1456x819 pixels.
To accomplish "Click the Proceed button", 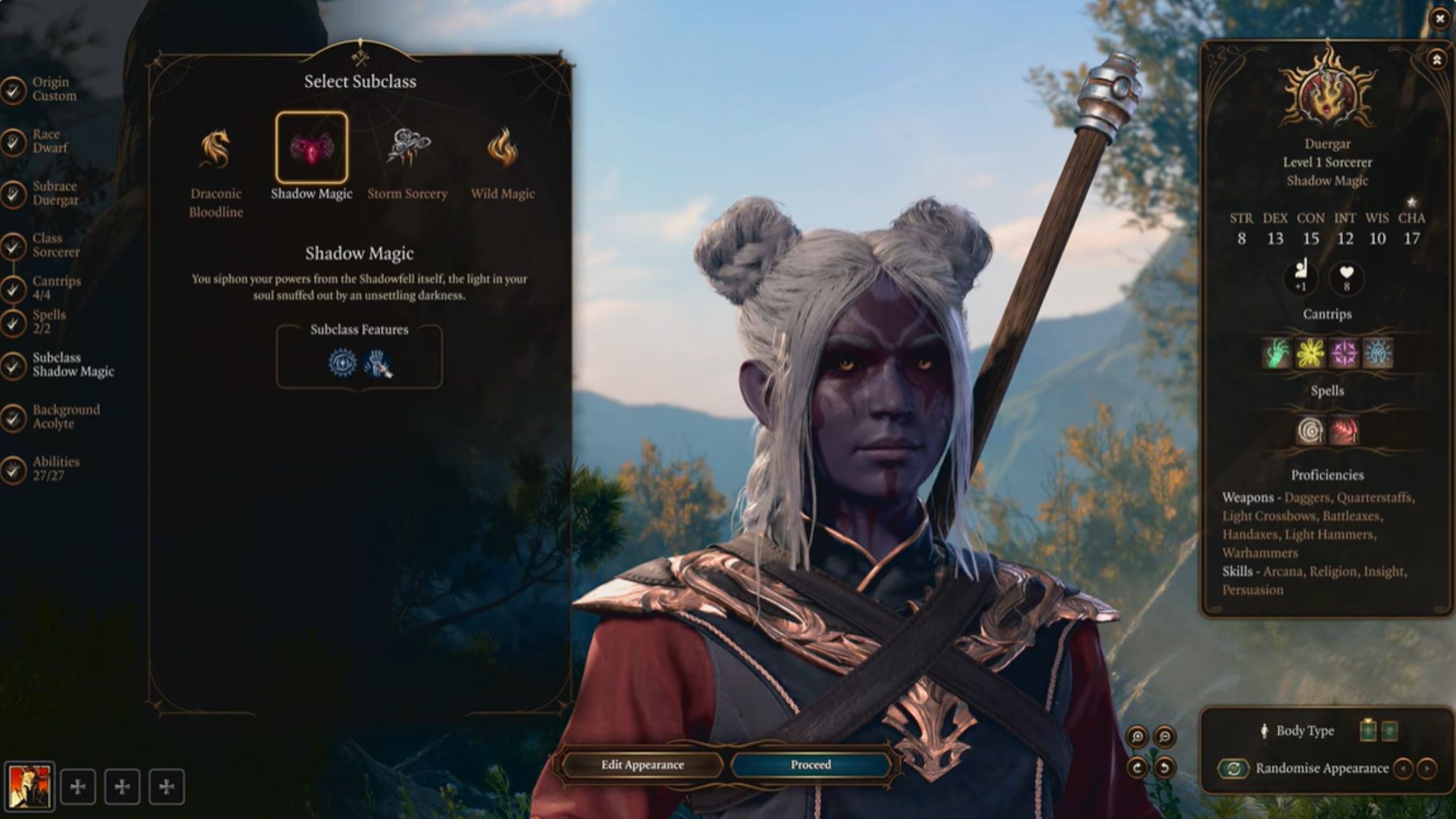I will [x=810, y=765].
